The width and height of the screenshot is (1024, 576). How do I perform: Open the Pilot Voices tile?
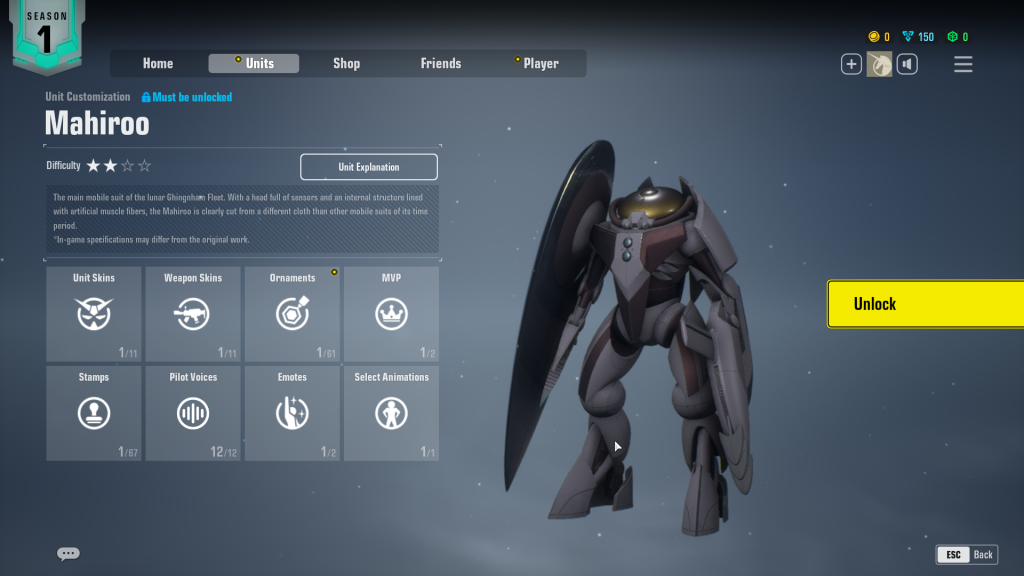[x=193, y=413]
